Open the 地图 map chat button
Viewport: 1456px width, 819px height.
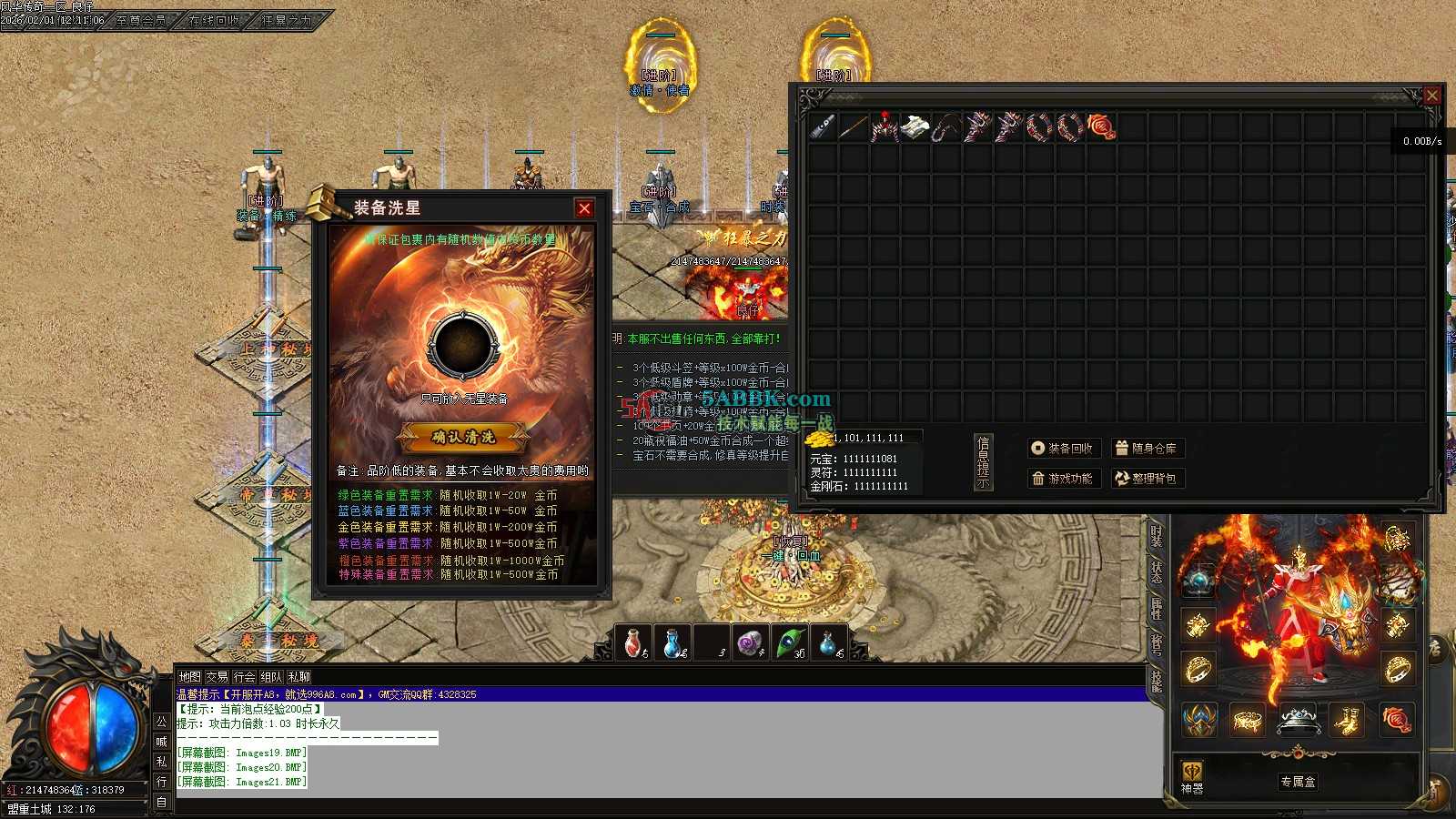coord(189,677)
